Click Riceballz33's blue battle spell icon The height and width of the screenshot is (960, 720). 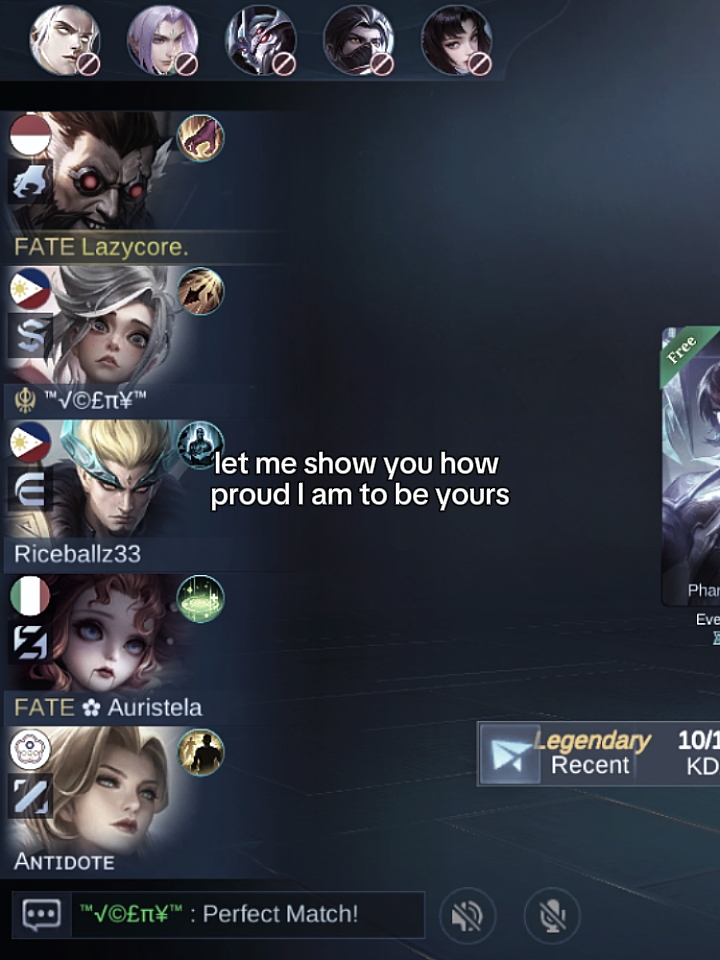point(200,445)
